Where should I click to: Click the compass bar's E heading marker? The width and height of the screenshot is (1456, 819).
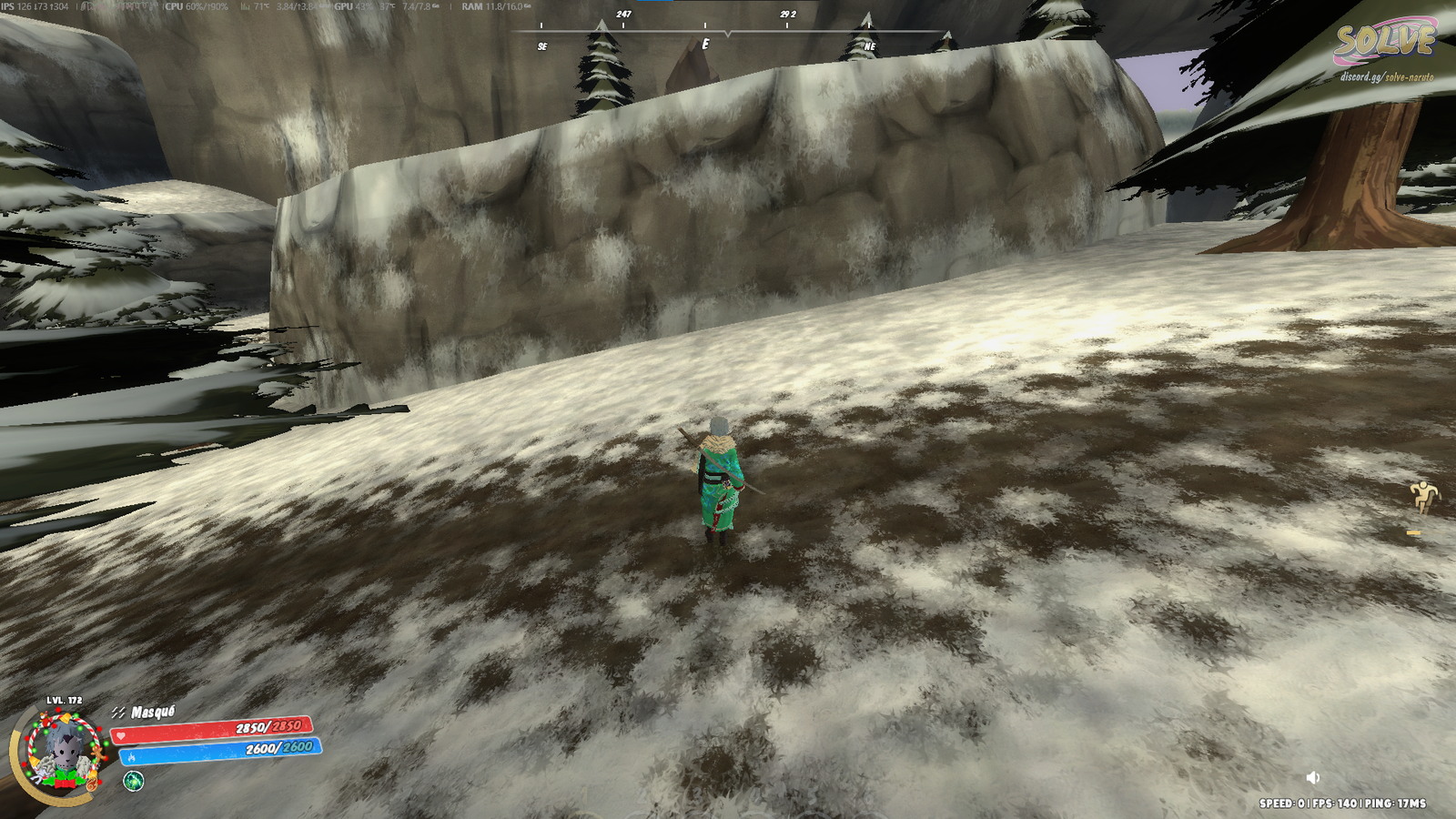(x=705, y=44)
